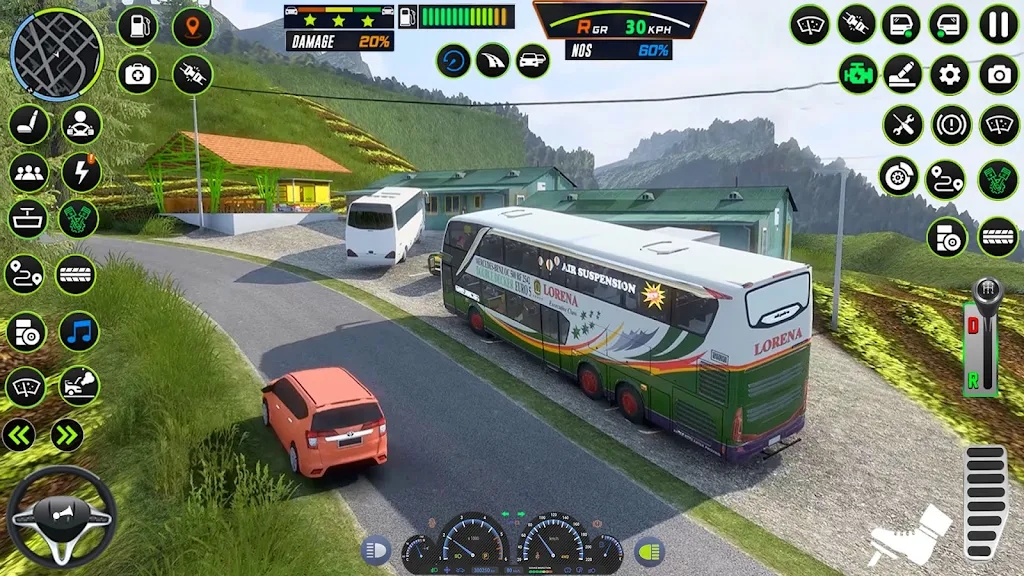Viewport: 1024px width, 576px height.
Task: Click the left double-arrow button
Action: 19,435
